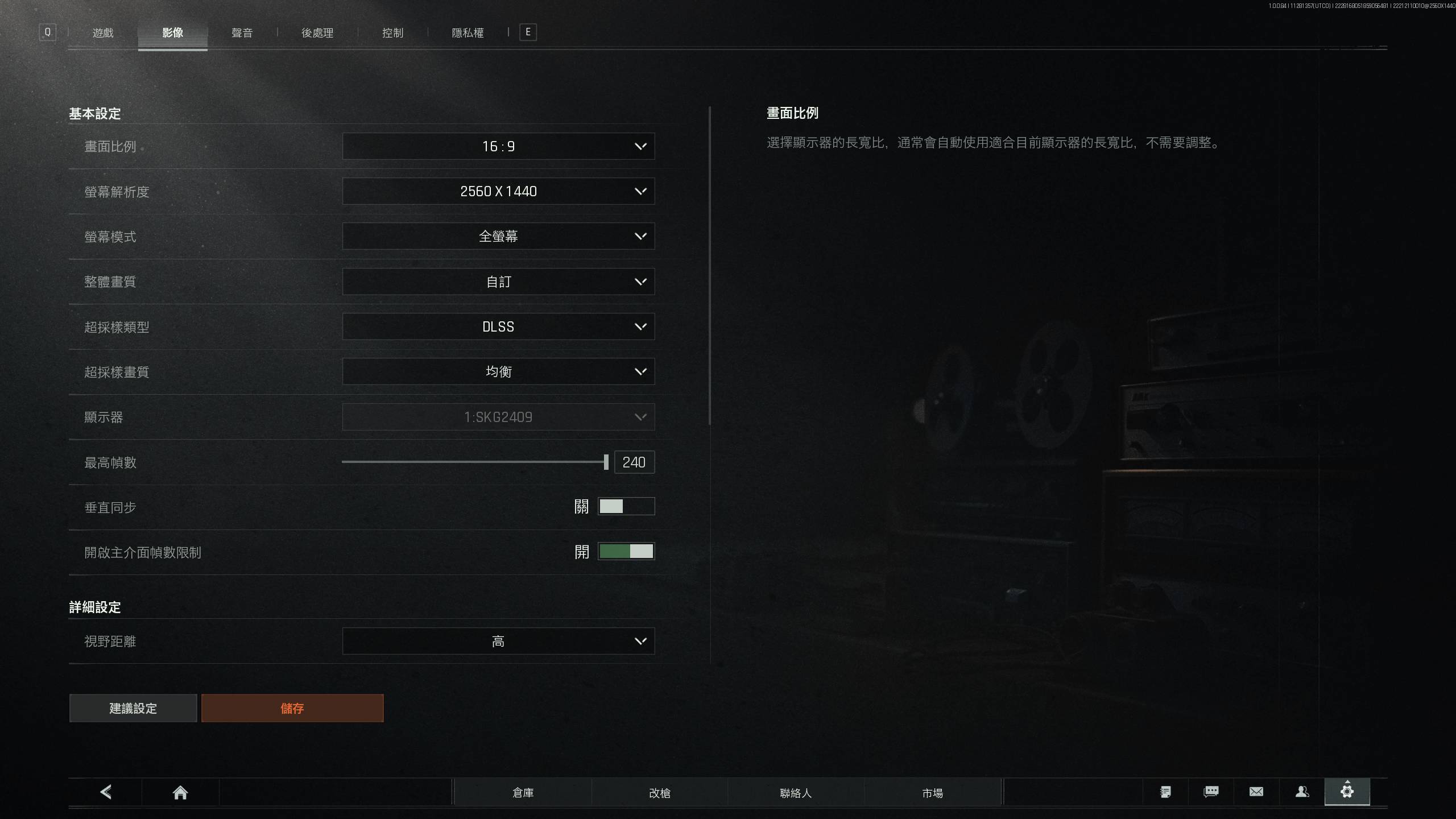This screenshot has height=819, width=1456.
Task: Open the 超採樣畫質 dropdown
Action: click(x=498, y=371)
